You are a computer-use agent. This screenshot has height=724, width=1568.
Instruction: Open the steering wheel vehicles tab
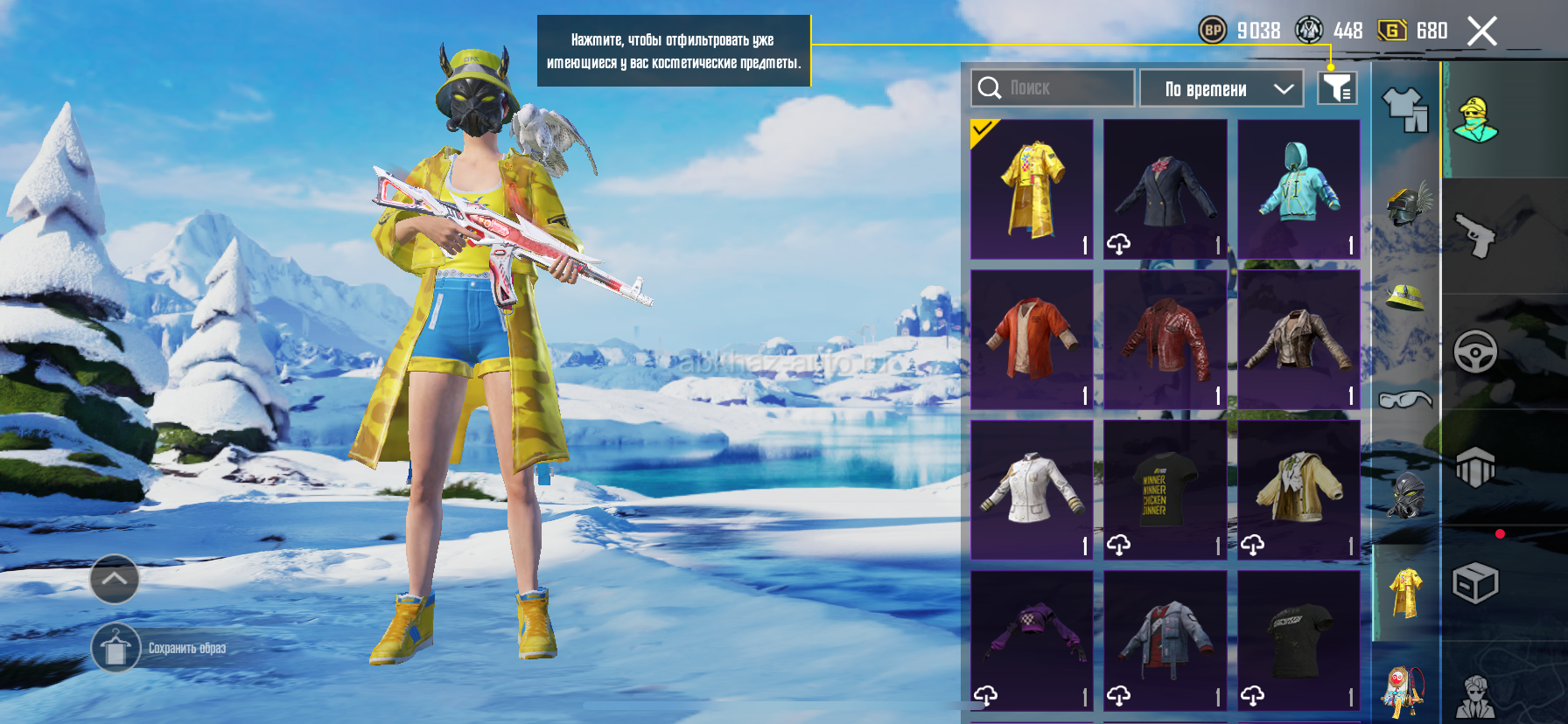pyautogui.click(x=1475, y=352)
